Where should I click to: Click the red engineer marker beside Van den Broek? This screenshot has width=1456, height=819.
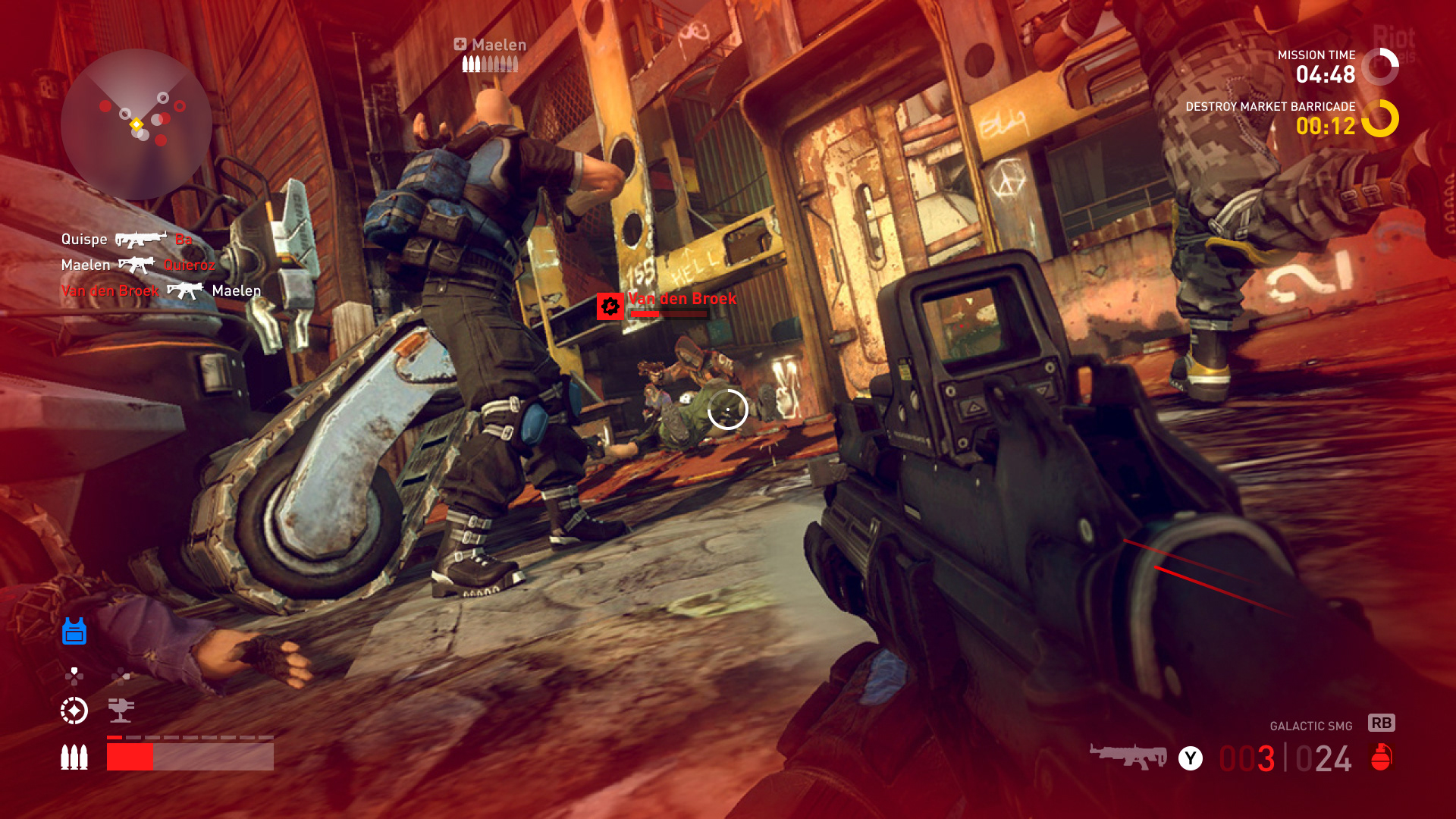(610, 306)
